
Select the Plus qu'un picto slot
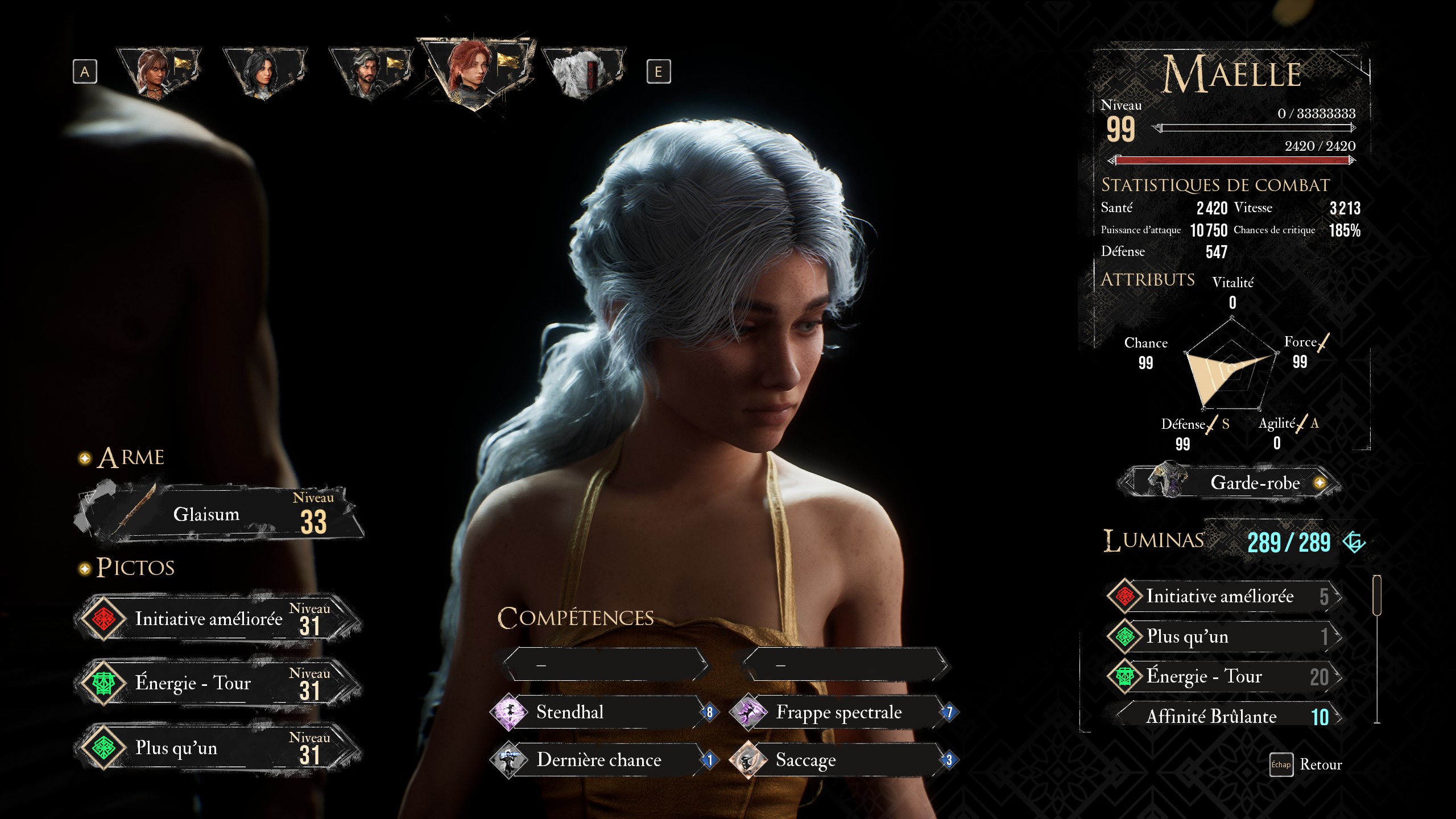(219, 748)
